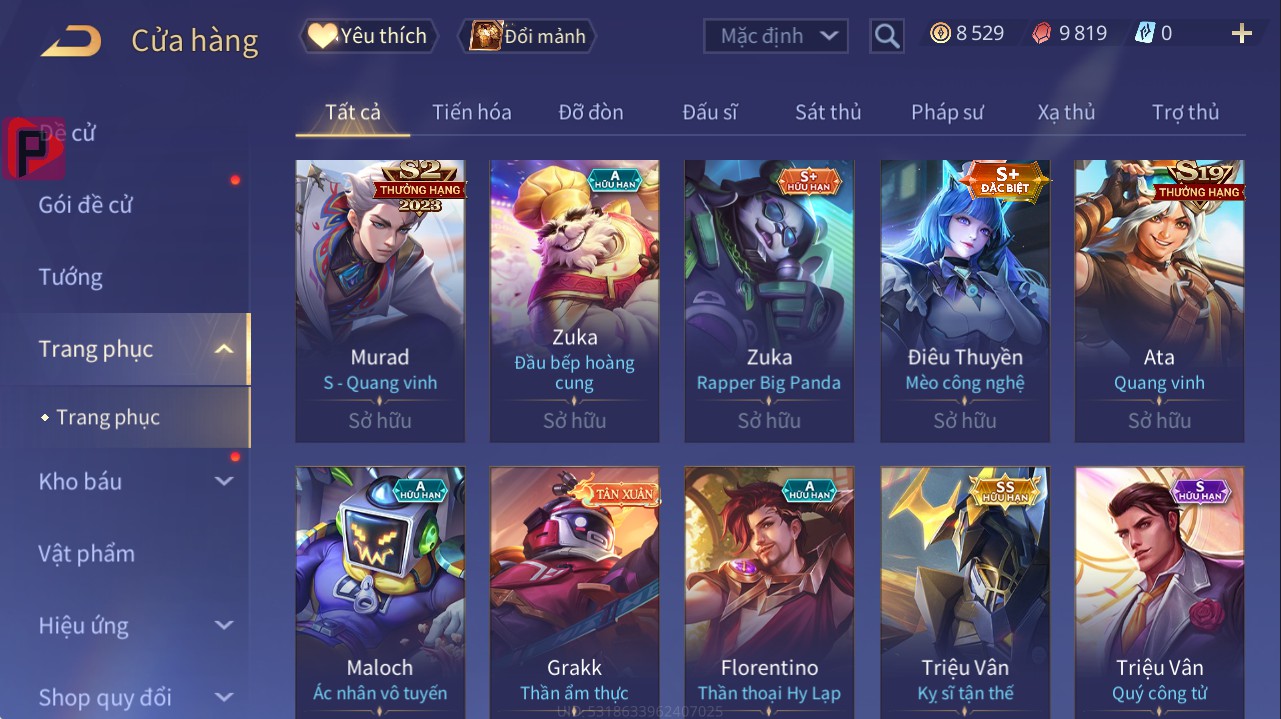The image size is (1281, 719).
Task: Open the Tướng shop section
Action: pyautogui.click(x=71, y=277)
